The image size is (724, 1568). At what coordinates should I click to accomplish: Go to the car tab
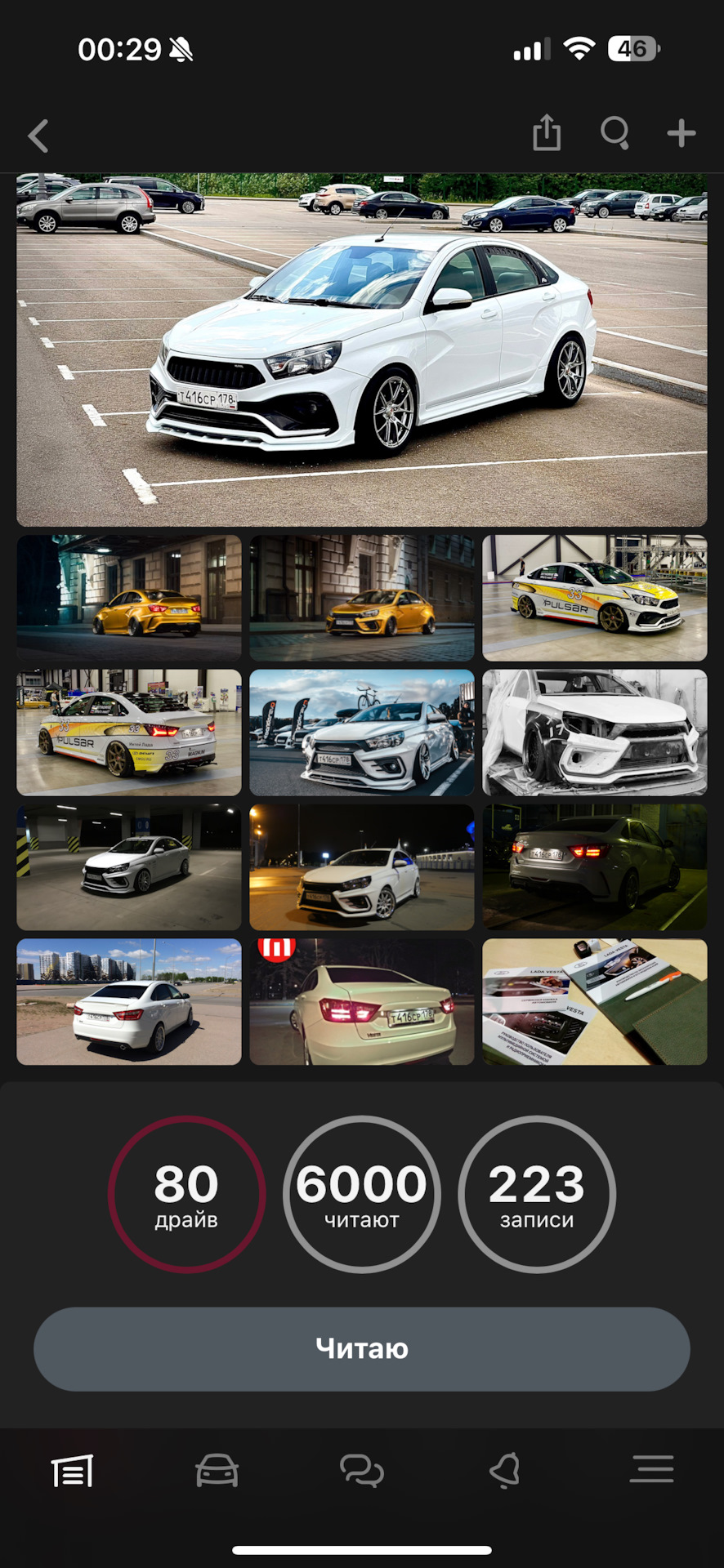coord(217,1471)
